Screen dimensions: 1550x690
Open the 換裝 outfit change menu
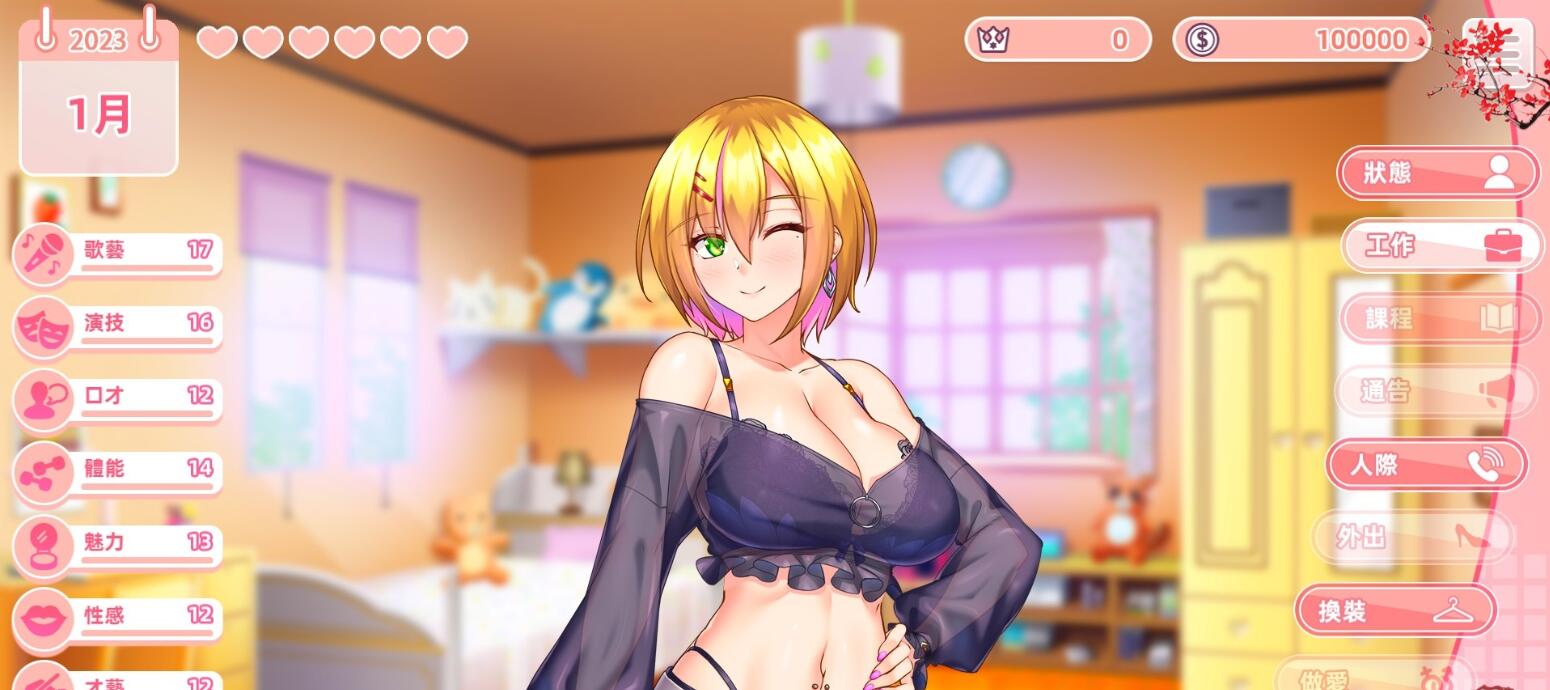click(x=1395, y=610)
